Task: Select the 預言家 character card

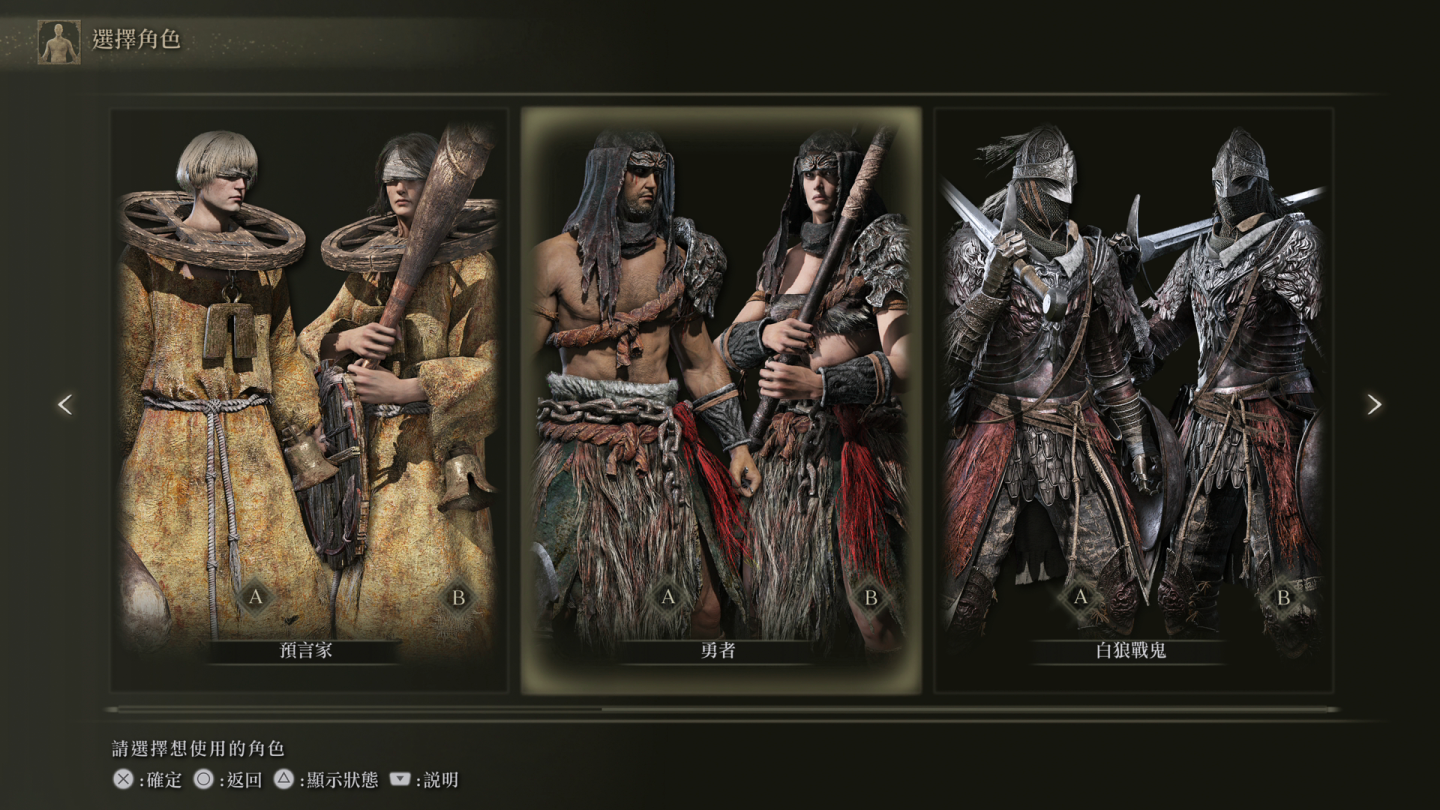Action: pos(308,400)
